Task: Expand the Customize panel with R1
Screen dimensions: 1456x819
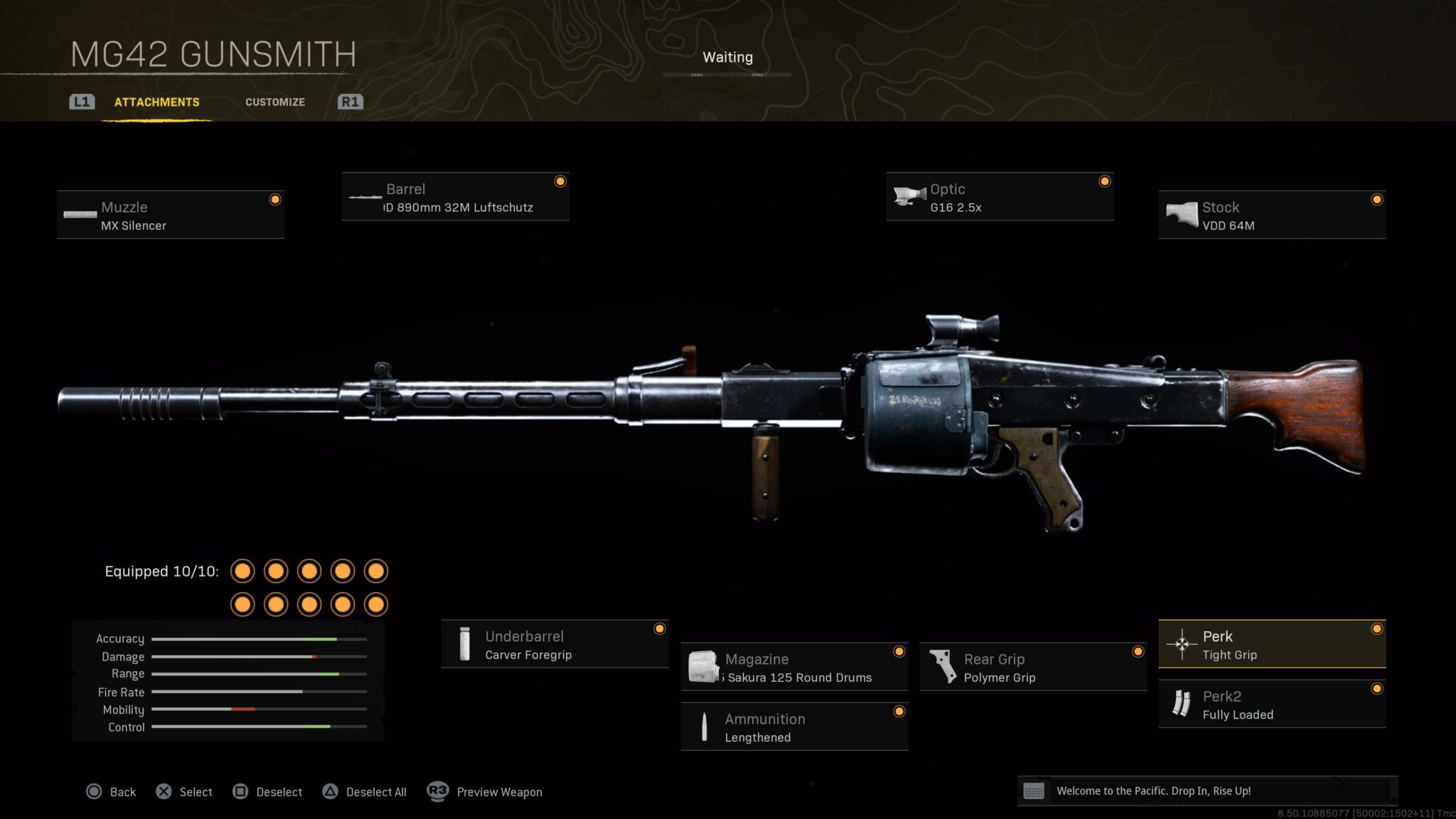Action: [350, 102]
